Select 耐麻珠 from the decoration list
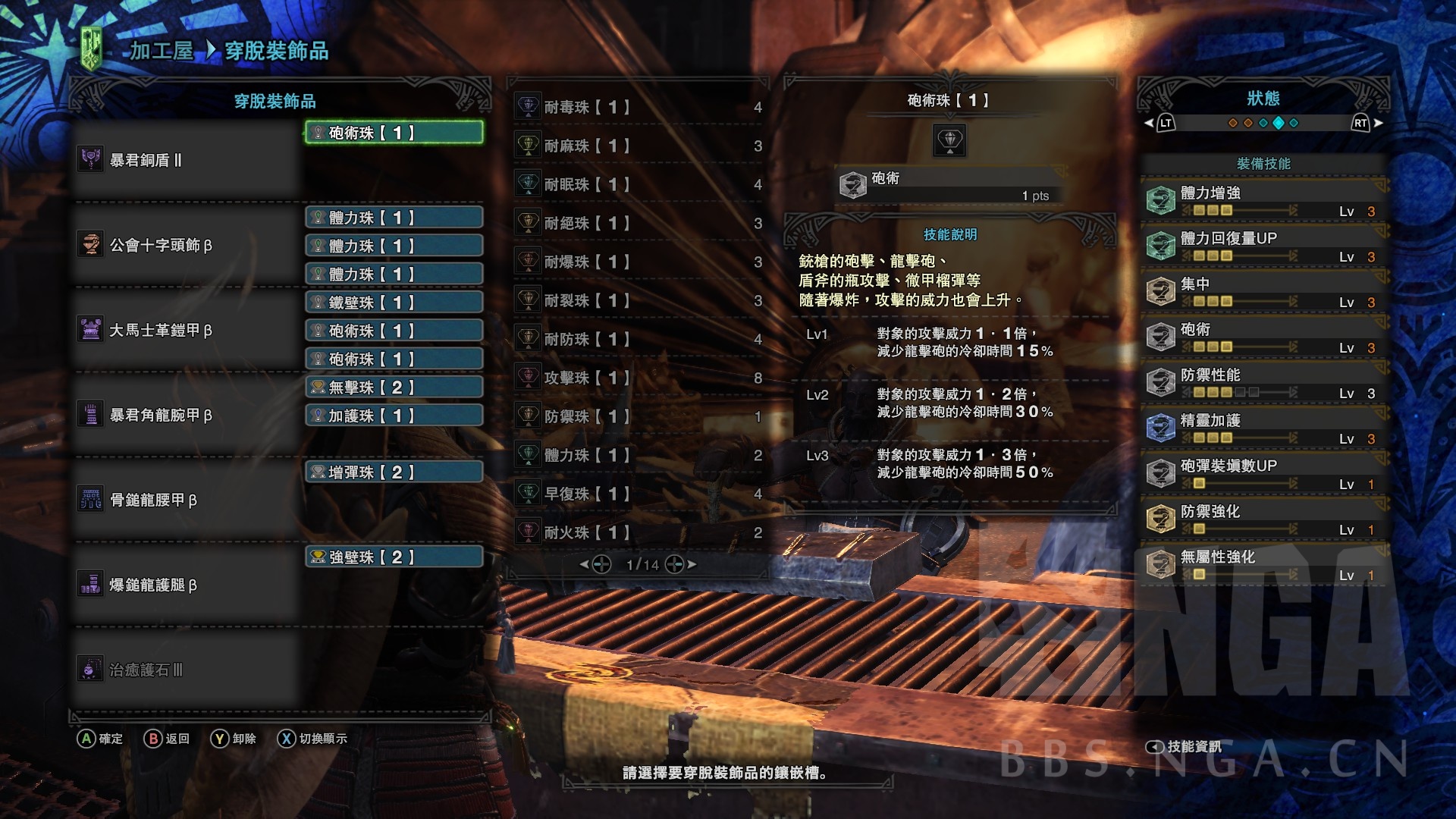 pos(639,146)
